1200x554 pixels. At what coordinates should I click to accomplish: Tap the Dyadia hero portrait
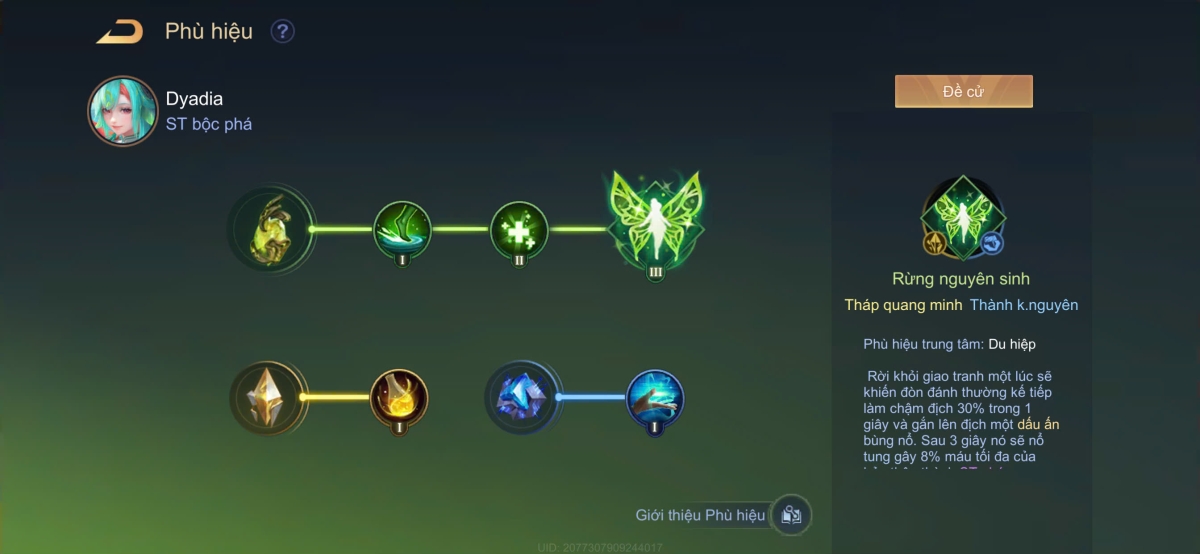click(122, 111)
